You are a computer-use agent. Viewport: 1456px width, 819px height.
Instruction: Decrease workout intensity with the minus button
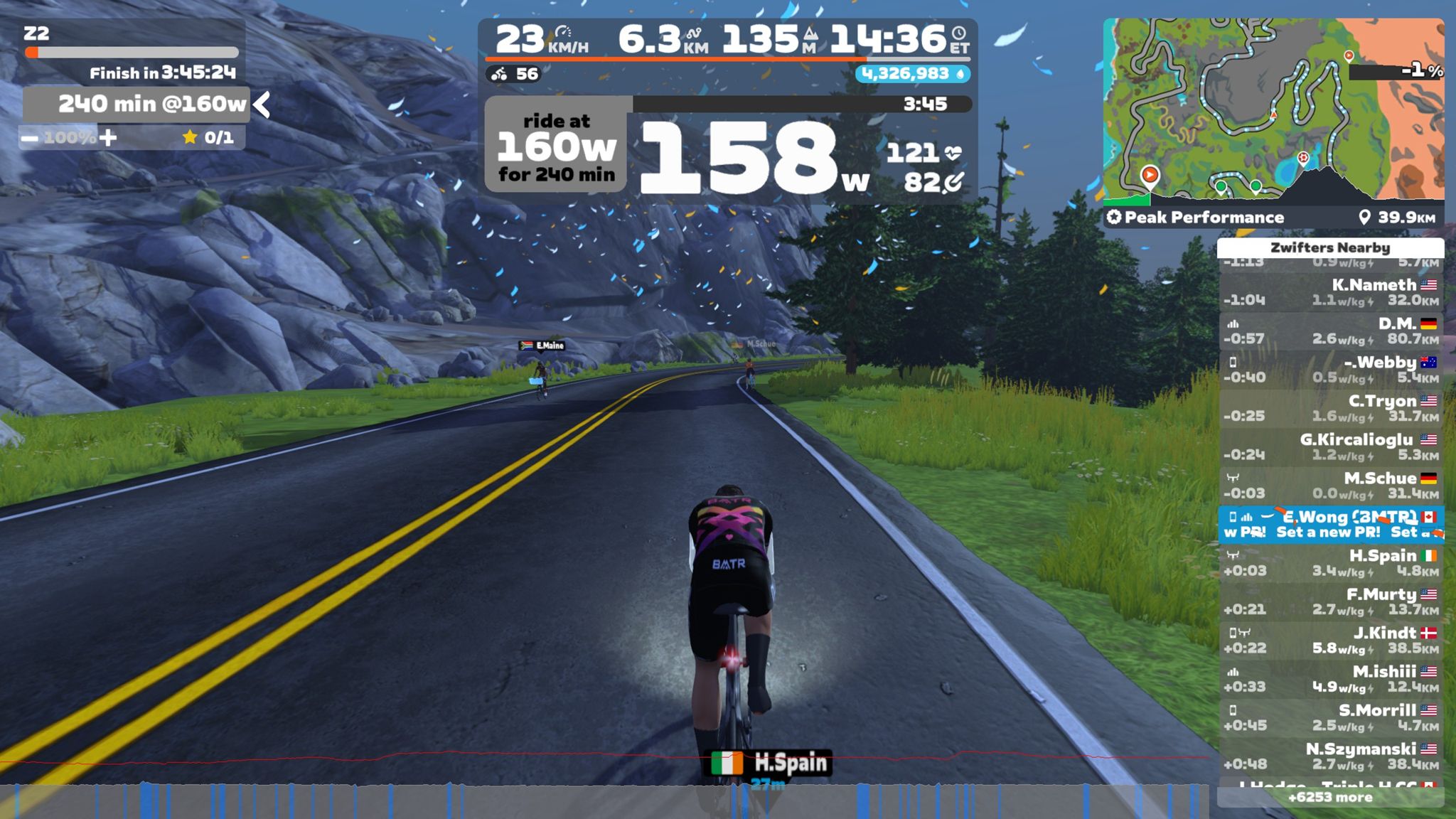pos(30,138)
